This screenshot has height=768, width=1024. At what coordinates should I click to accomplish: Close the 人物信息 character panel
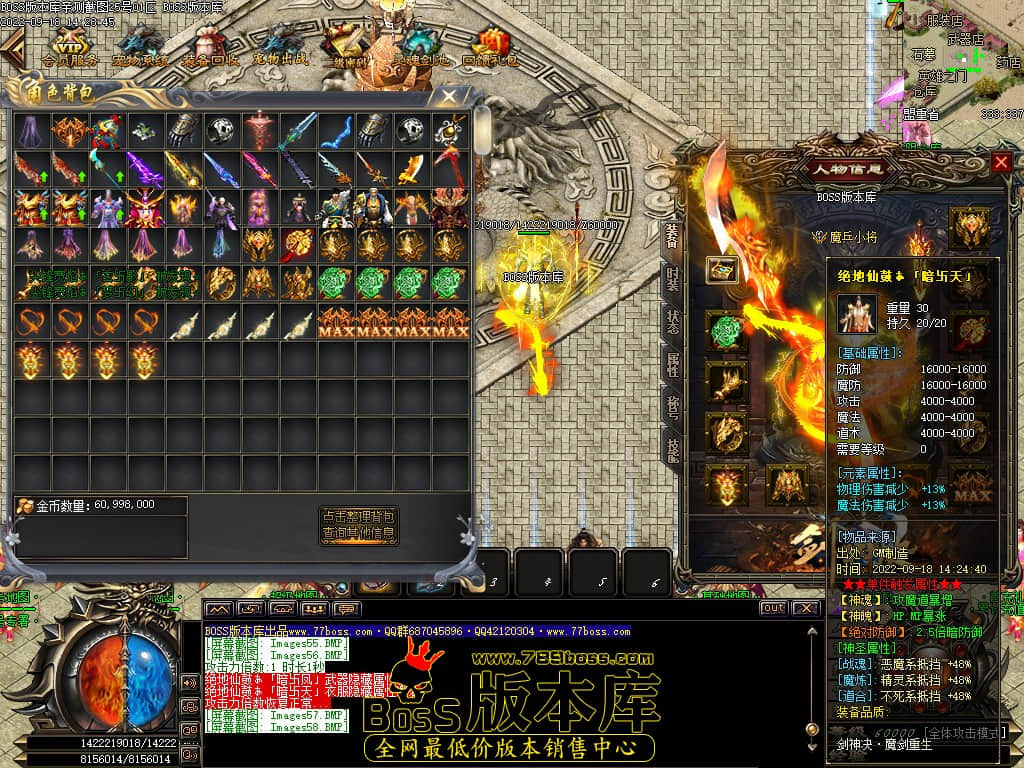[1001, 162]
